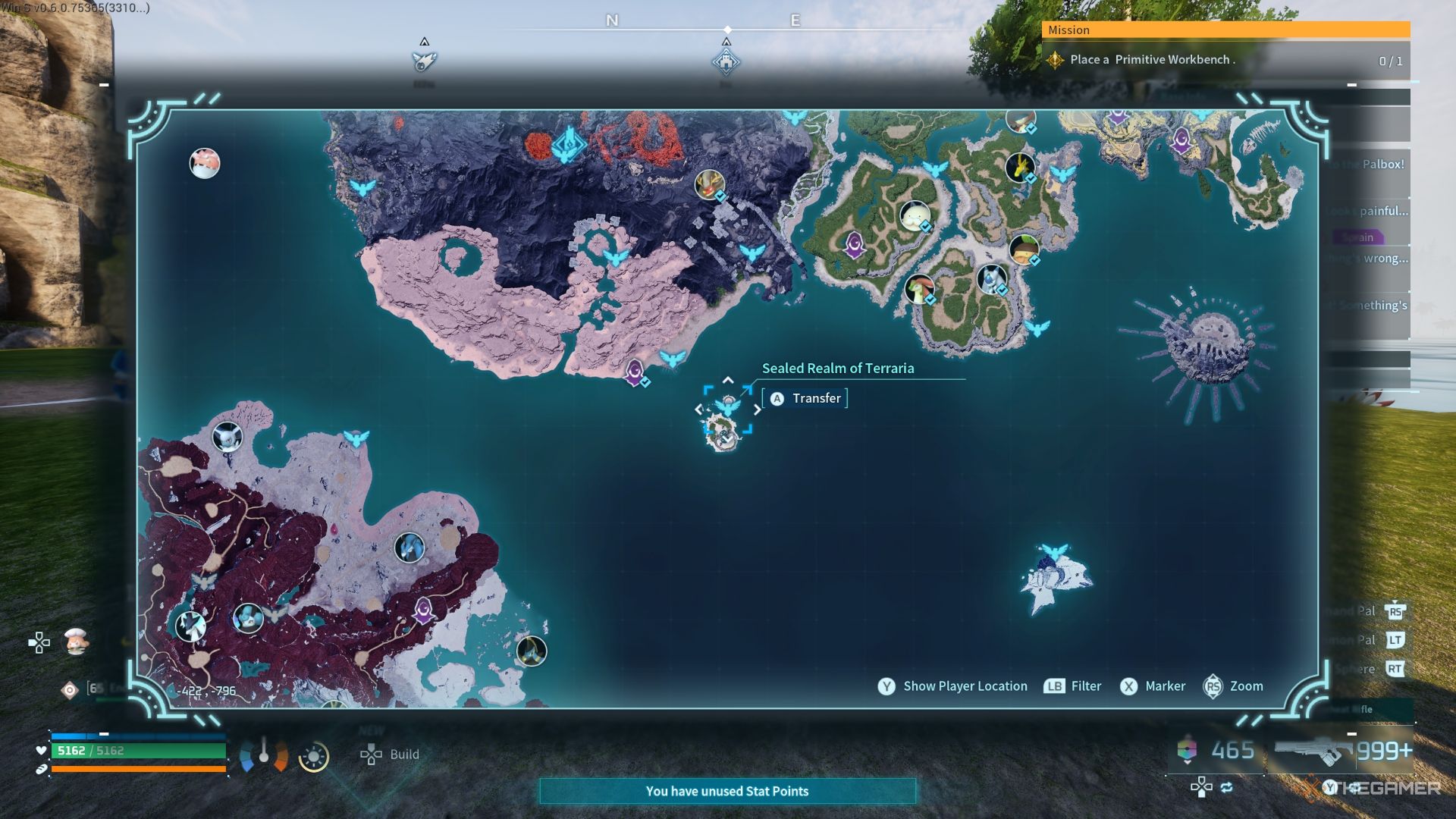The image size is (1456, 819).
Task: Select the fast travel eagle on the small icy island
Action: 1054,552
